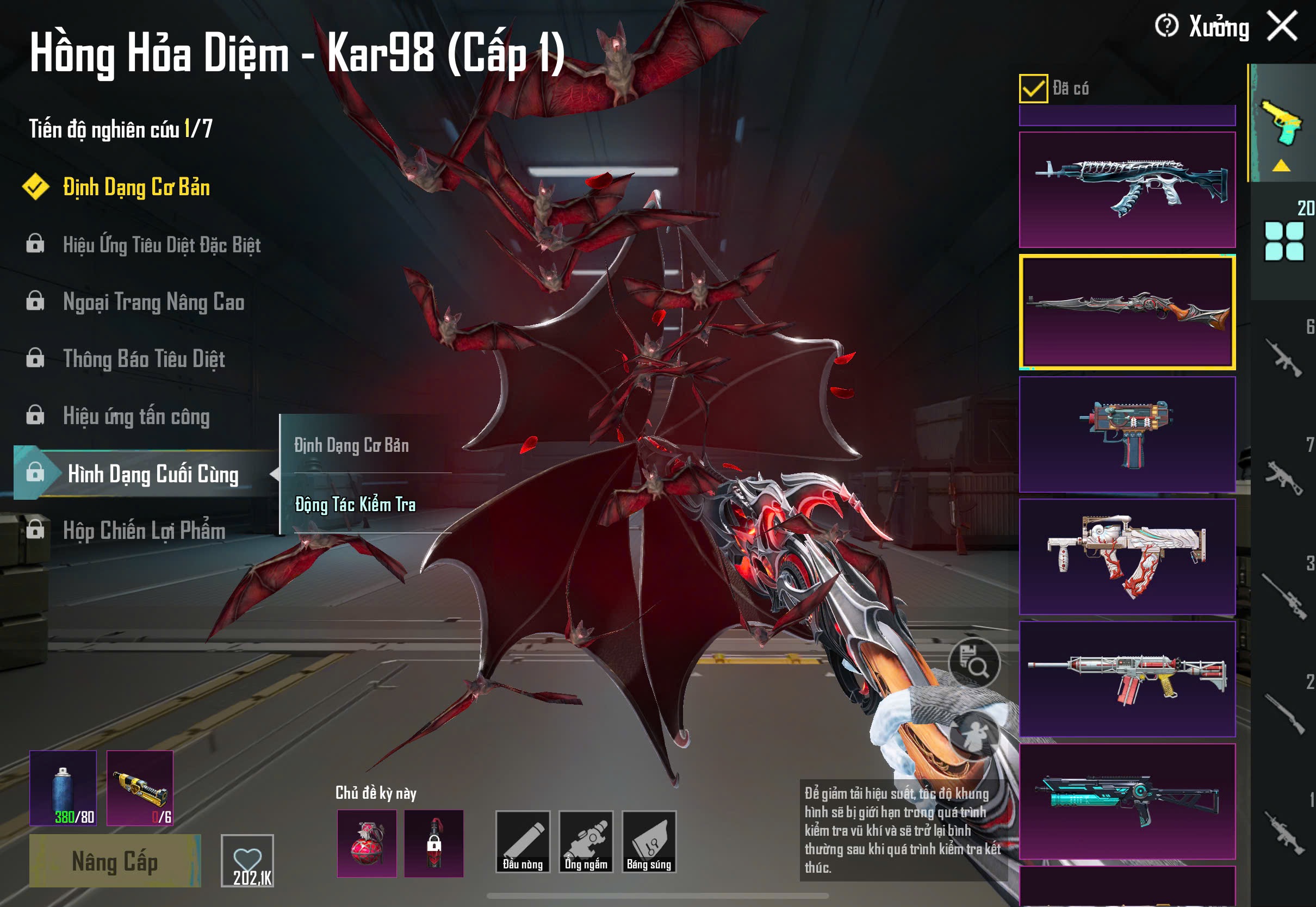Open Thông Báo Tiêu Diệt stage

[x=144, y=359]
